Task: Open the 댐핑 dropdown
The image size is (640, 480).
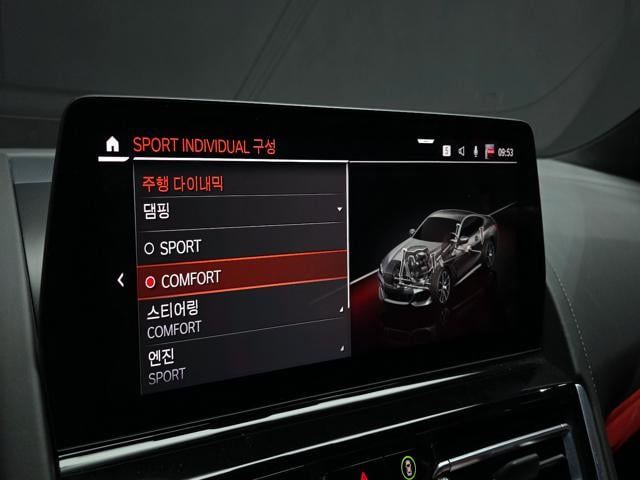Action: [242, 209]
